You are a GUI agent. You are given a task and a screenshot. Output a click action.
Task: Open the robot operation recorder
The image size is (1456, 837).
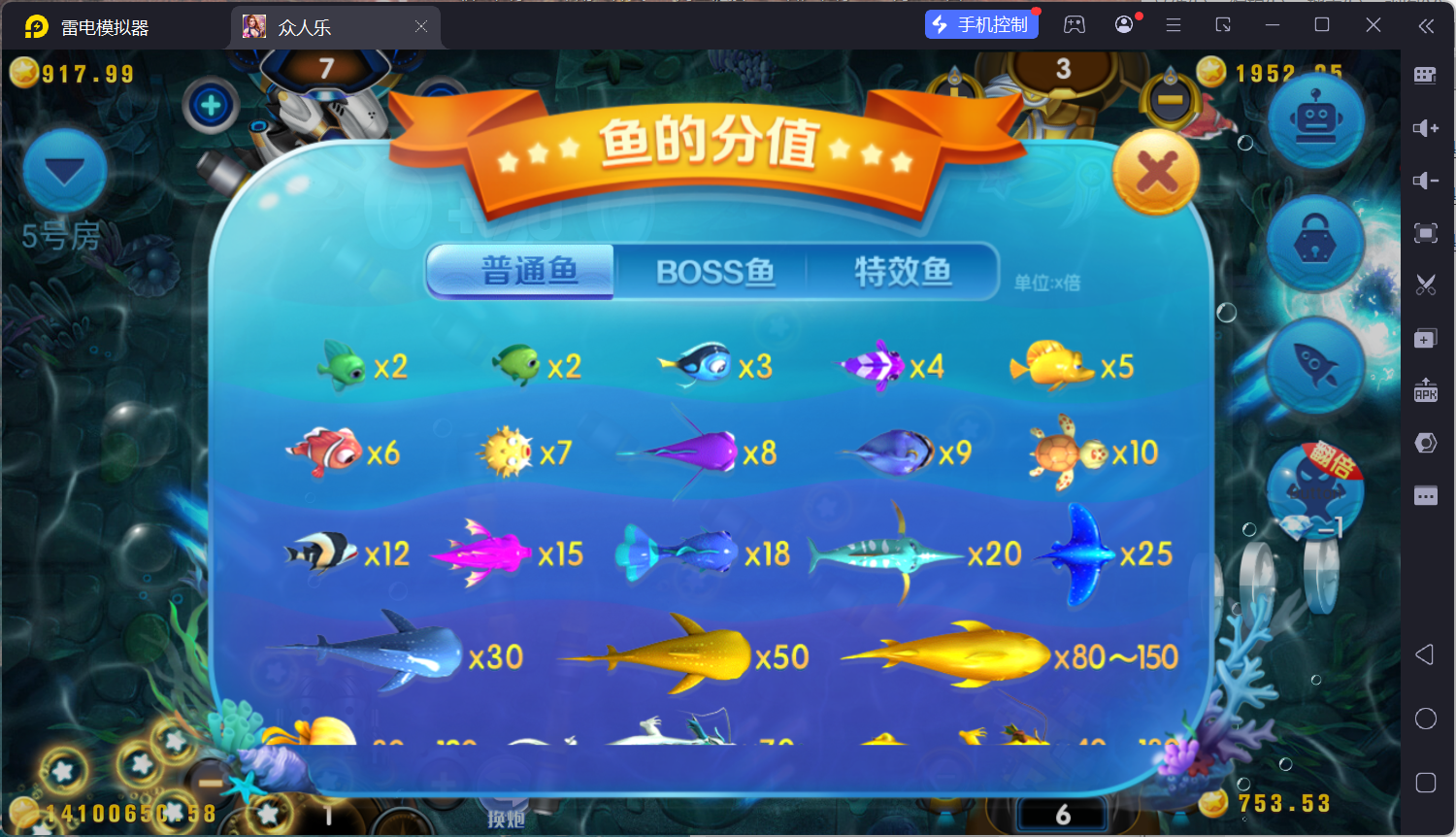(1315, 117)
